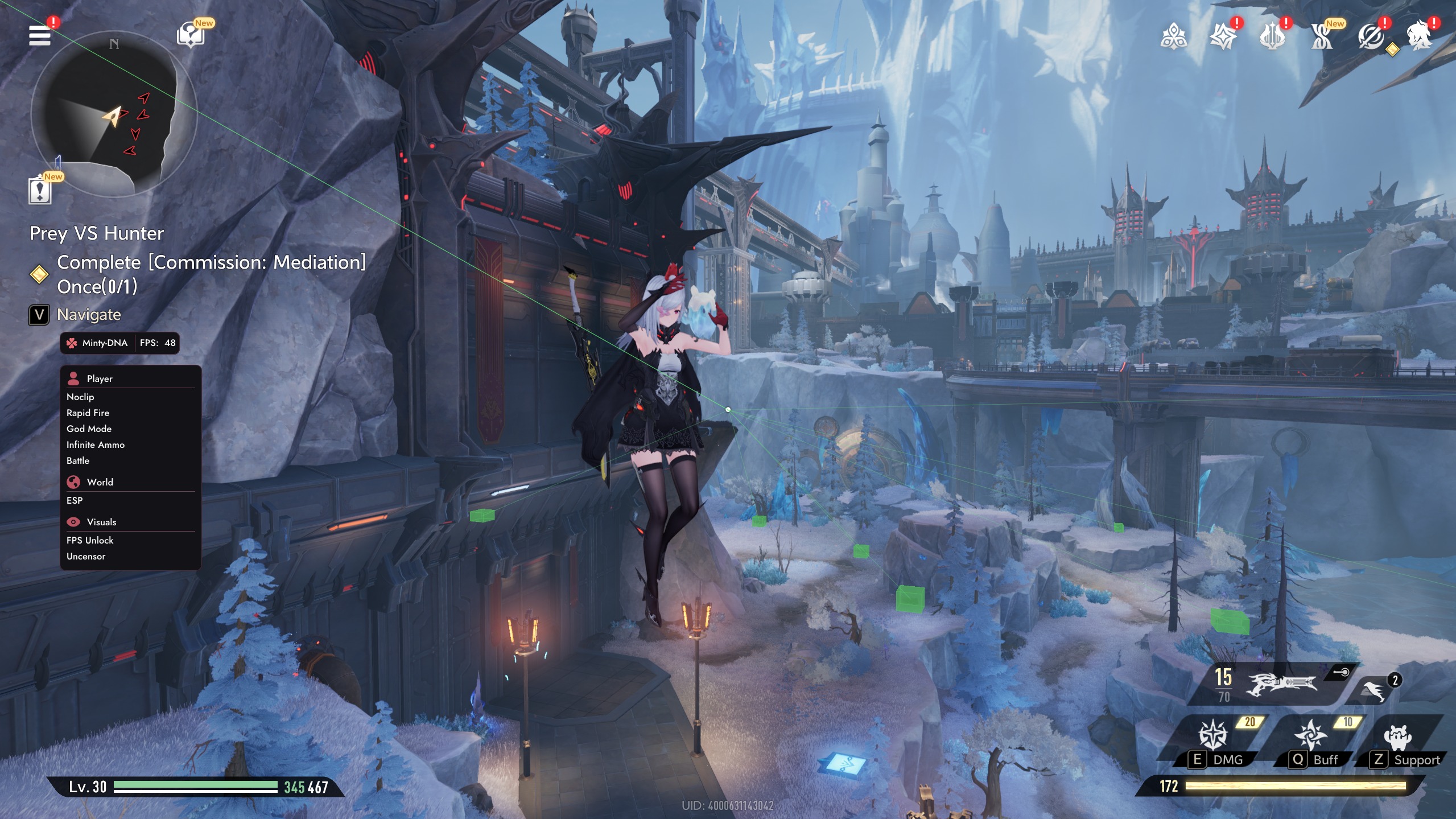
Task: Open the quest notice icon below minimap
Action: (x=40, y=191)
